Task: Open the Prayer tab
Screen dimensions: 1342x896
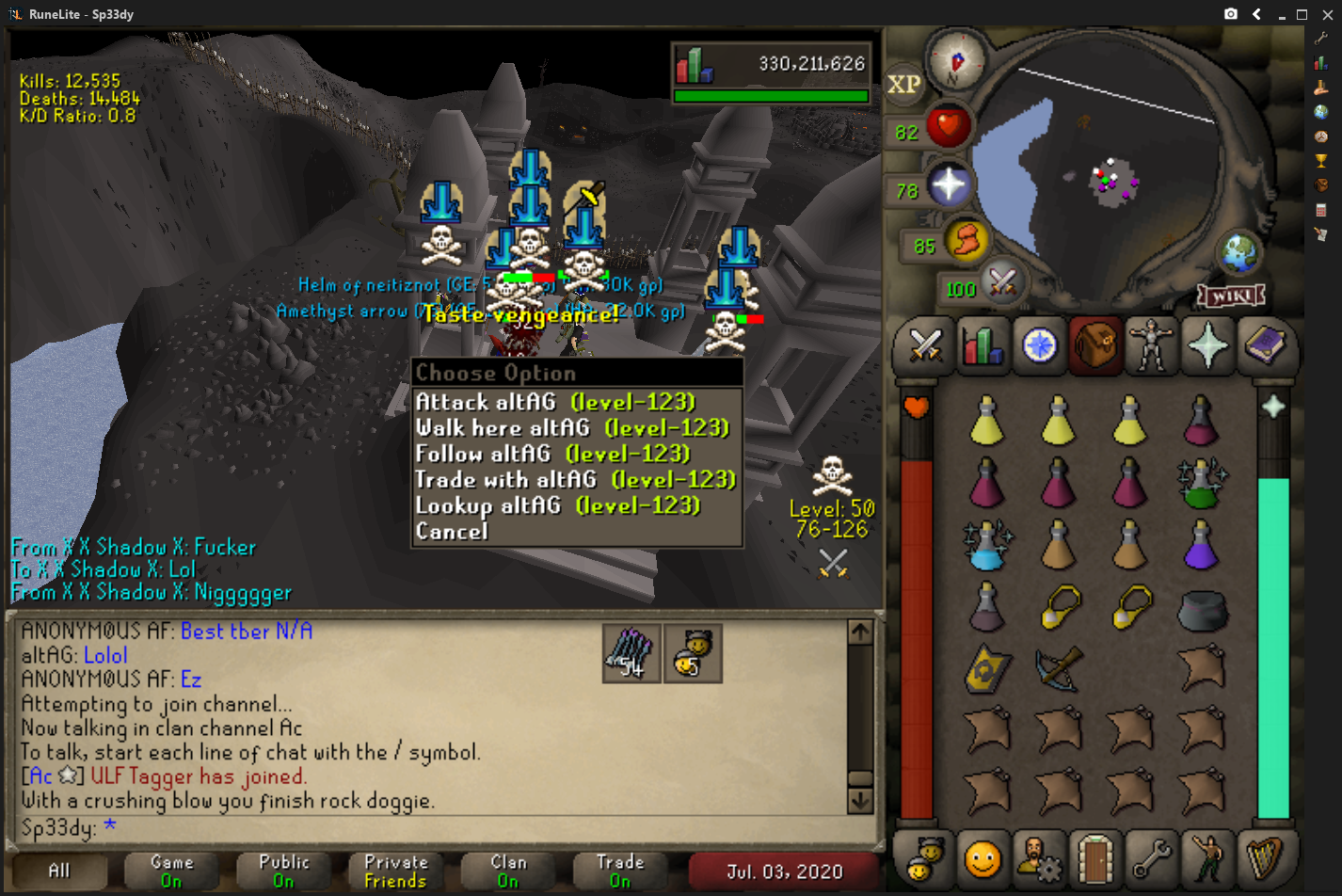Action: coord(1207,345)
